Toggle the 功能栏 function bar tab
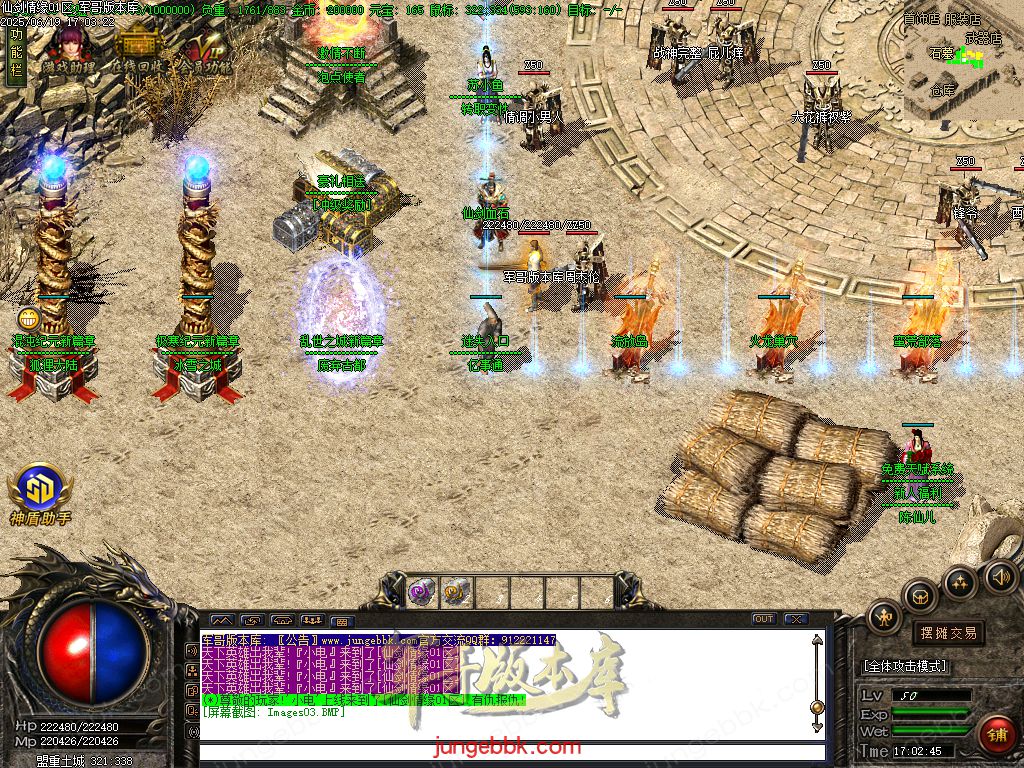The width and height of the screenshot is (1024, 768). 15,55
